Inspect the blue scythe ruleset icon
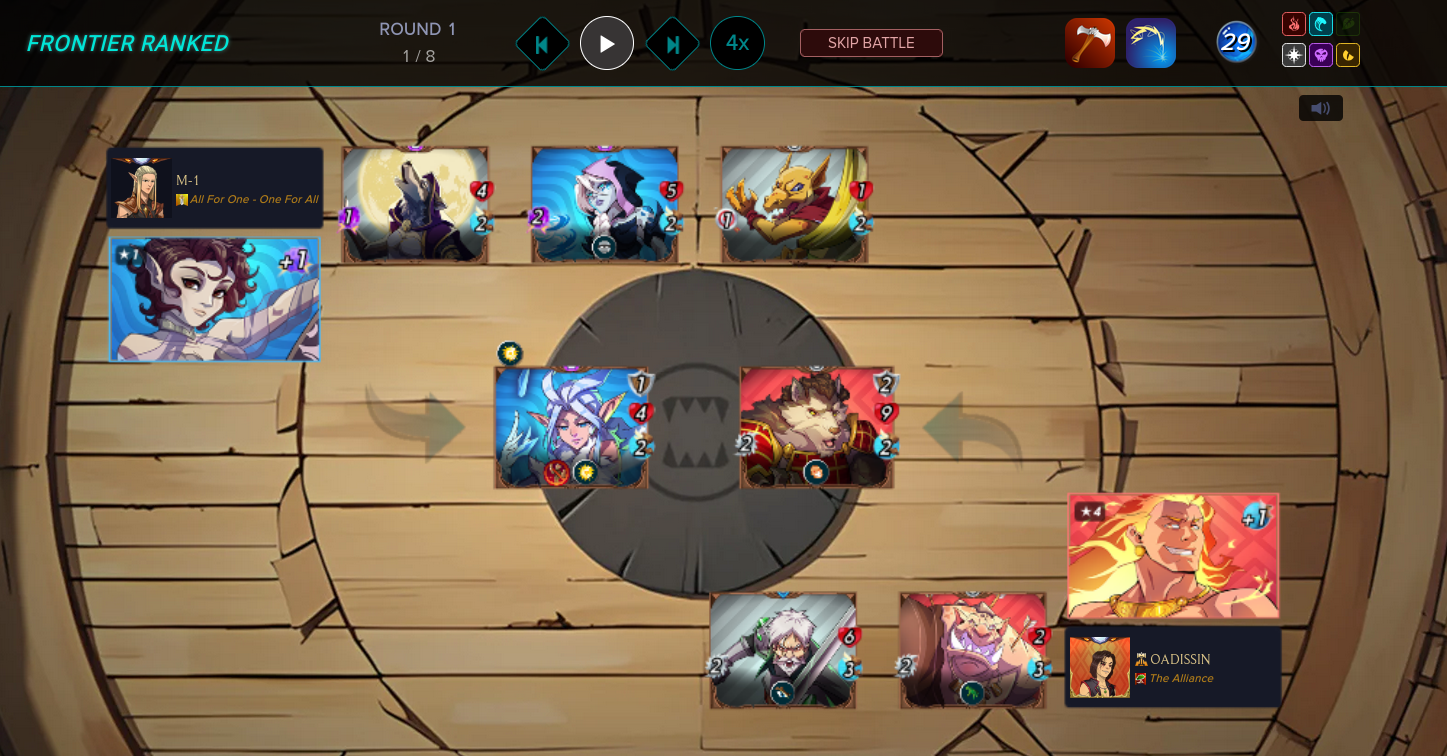This screenshot has height=756, width=1447. click(x=1151, y=43)
